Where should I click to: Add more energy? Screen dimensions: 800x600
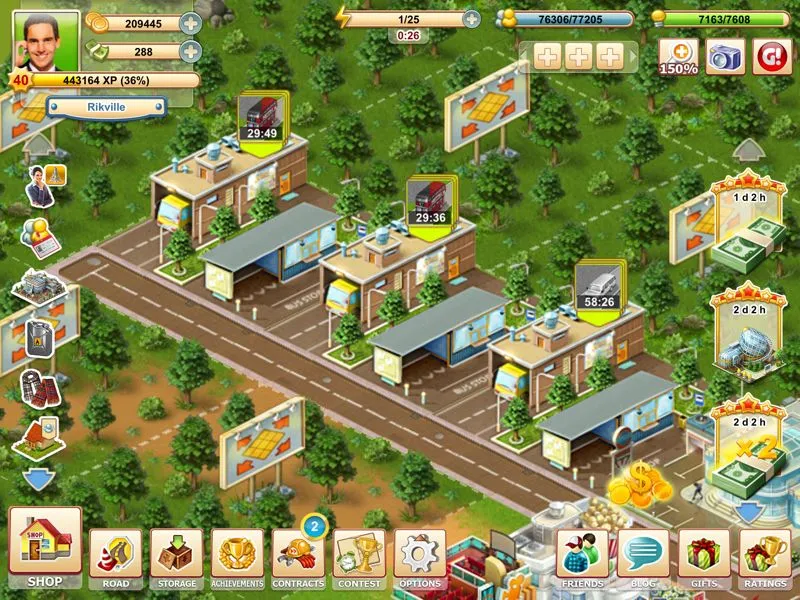[471, 19]
